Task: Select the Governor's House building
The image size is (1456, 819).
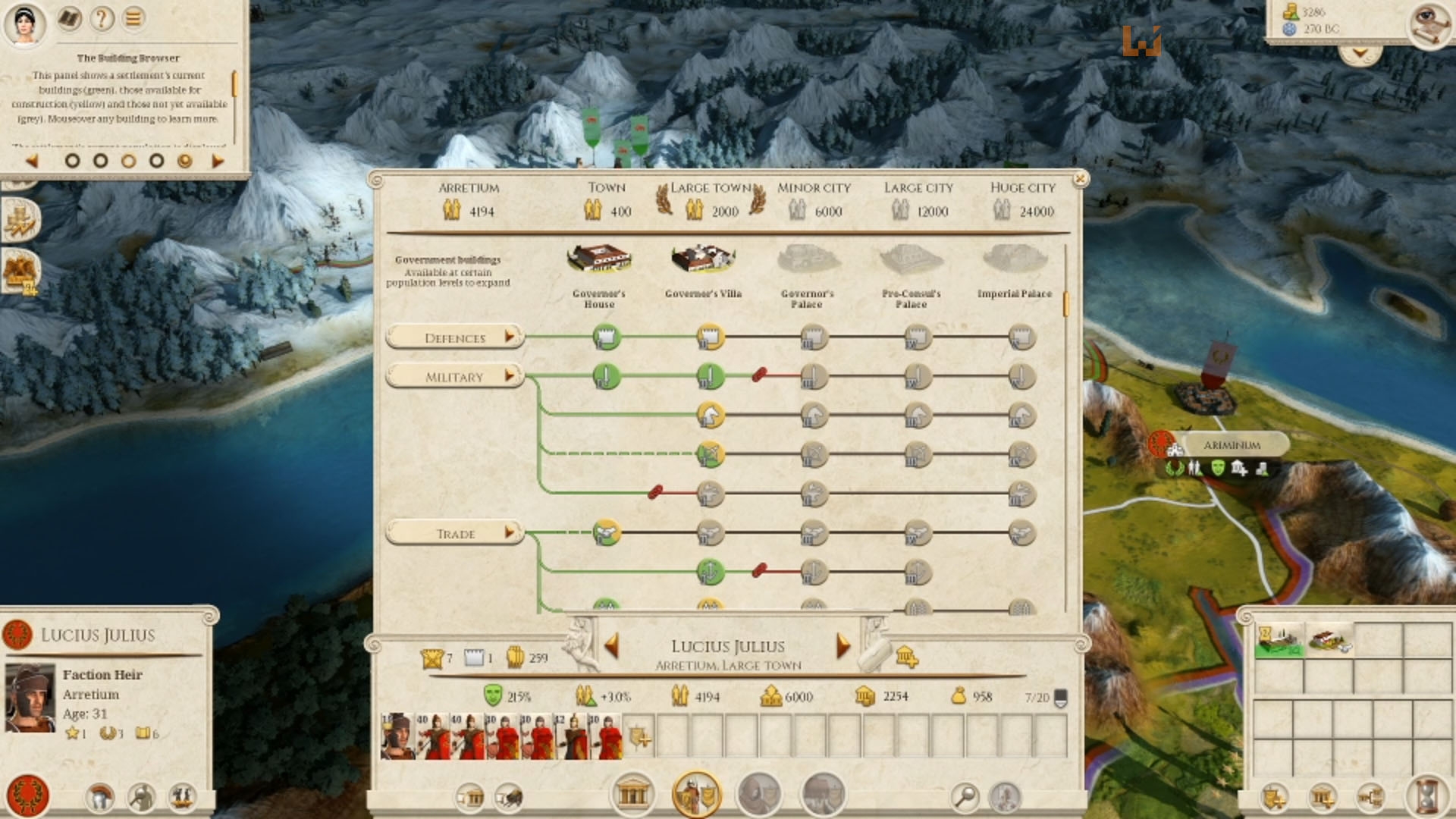Action: pos(599,260)
